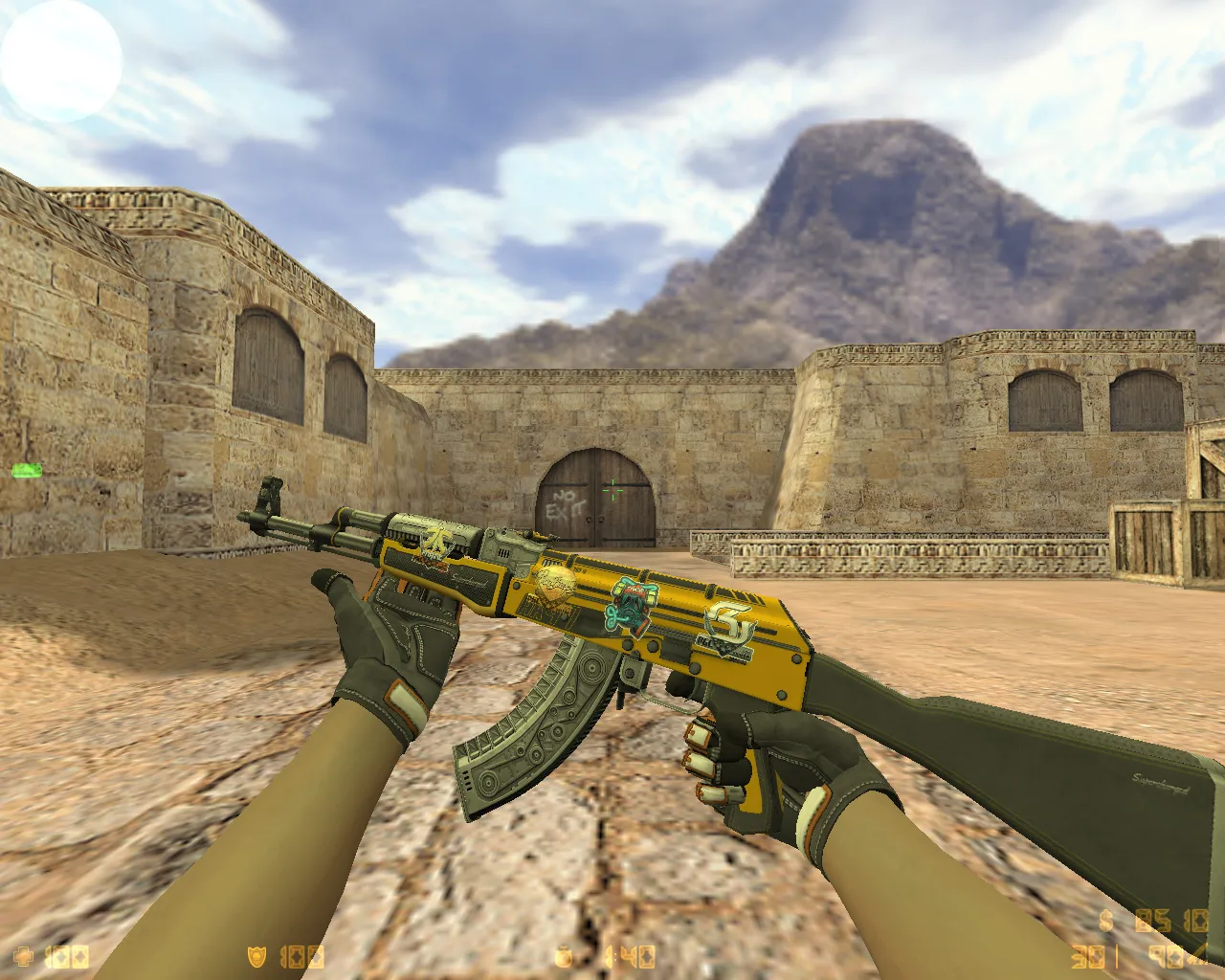Click the armor shield icon

(256, 957)
